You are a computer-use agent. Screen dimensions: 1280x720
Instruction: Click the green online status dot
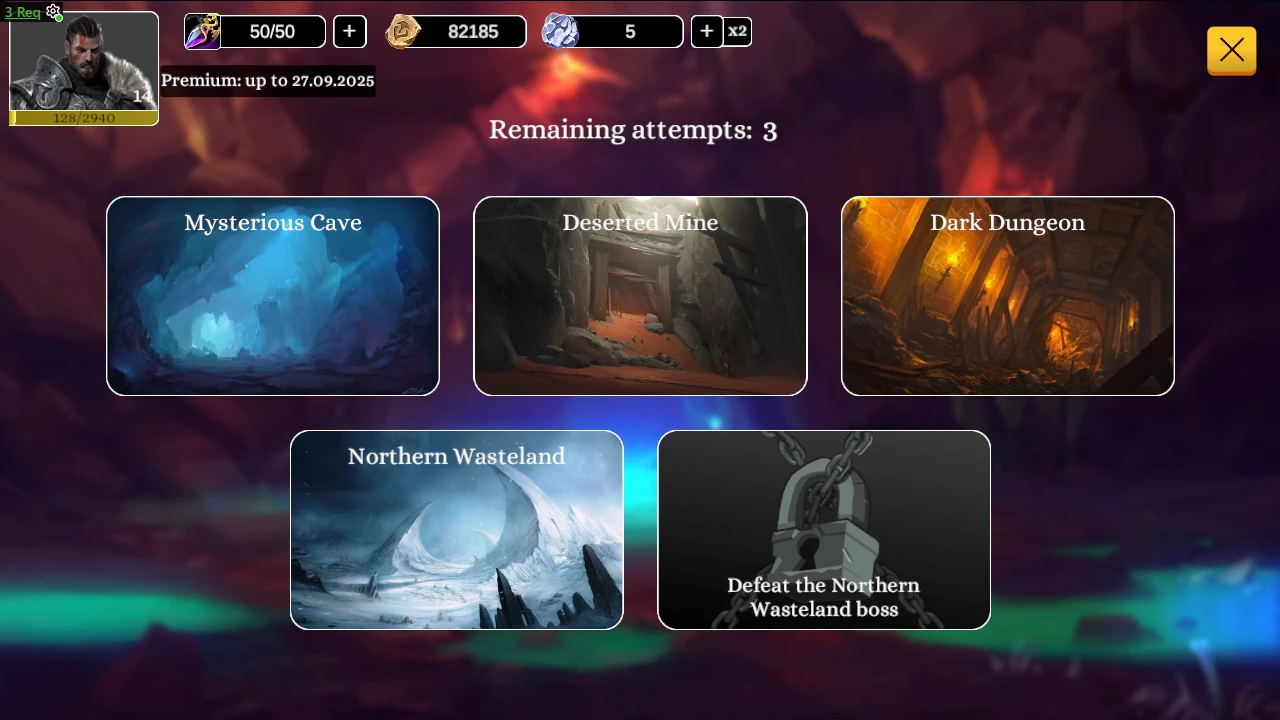click(59, 18)
